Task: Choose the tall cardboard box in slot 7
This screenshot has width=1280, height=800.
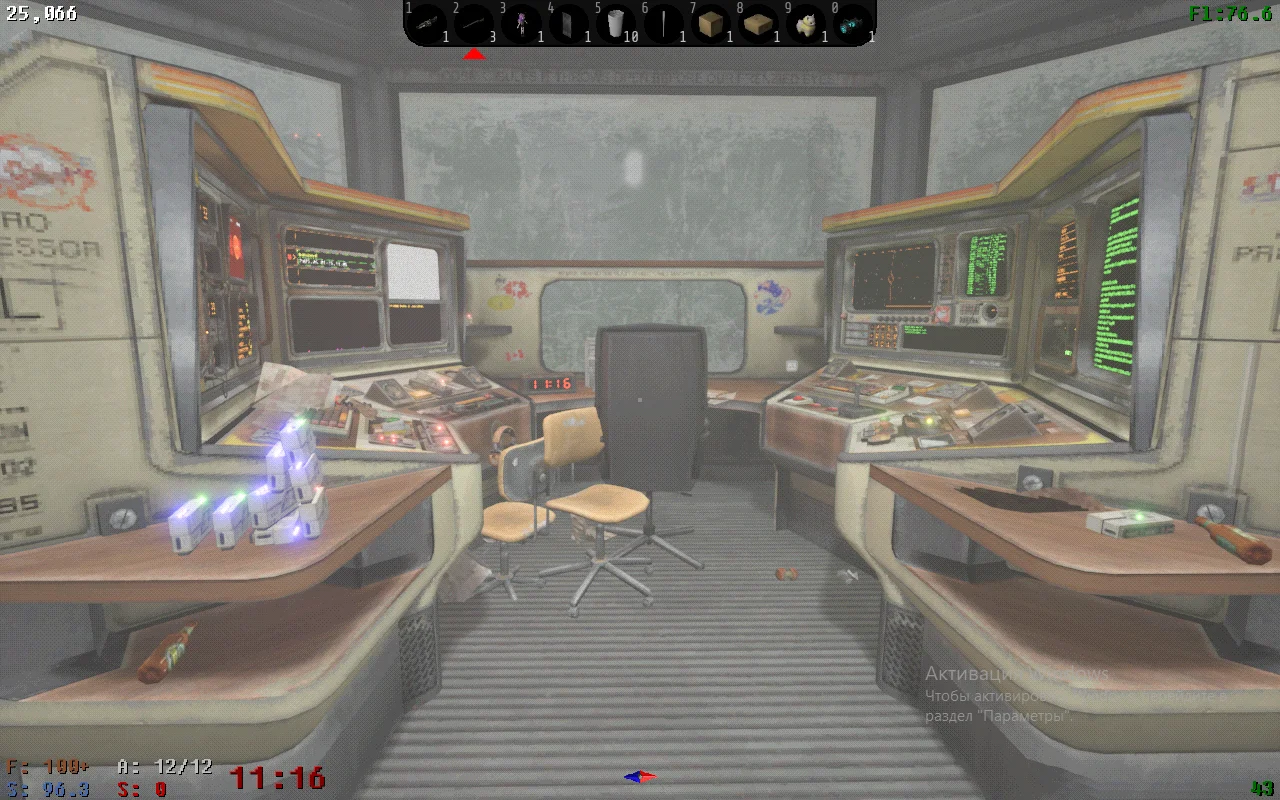Action: [x=711, y=23]
